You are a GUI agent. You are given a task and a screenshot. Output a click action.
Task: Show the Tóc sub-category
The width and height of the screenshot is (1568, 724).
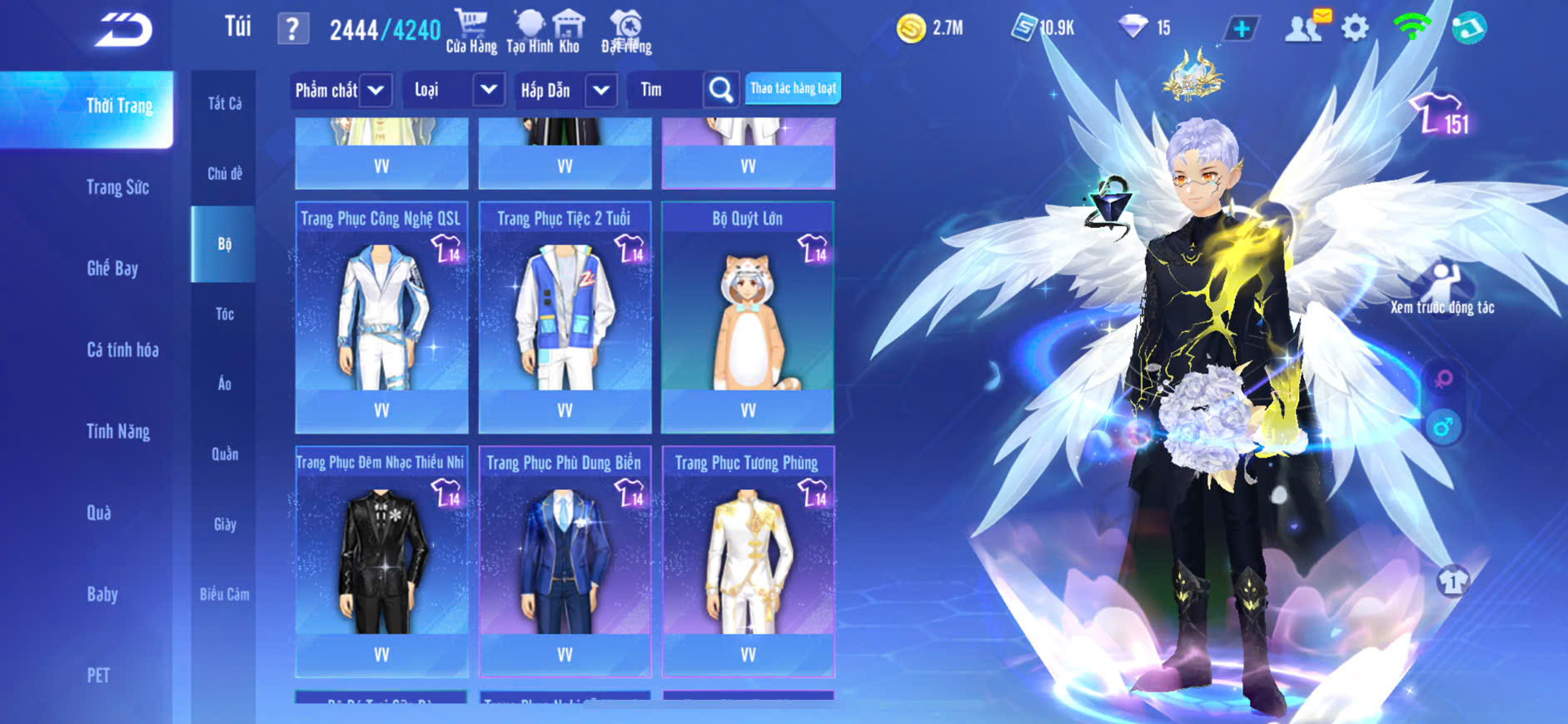coord(224,315)
